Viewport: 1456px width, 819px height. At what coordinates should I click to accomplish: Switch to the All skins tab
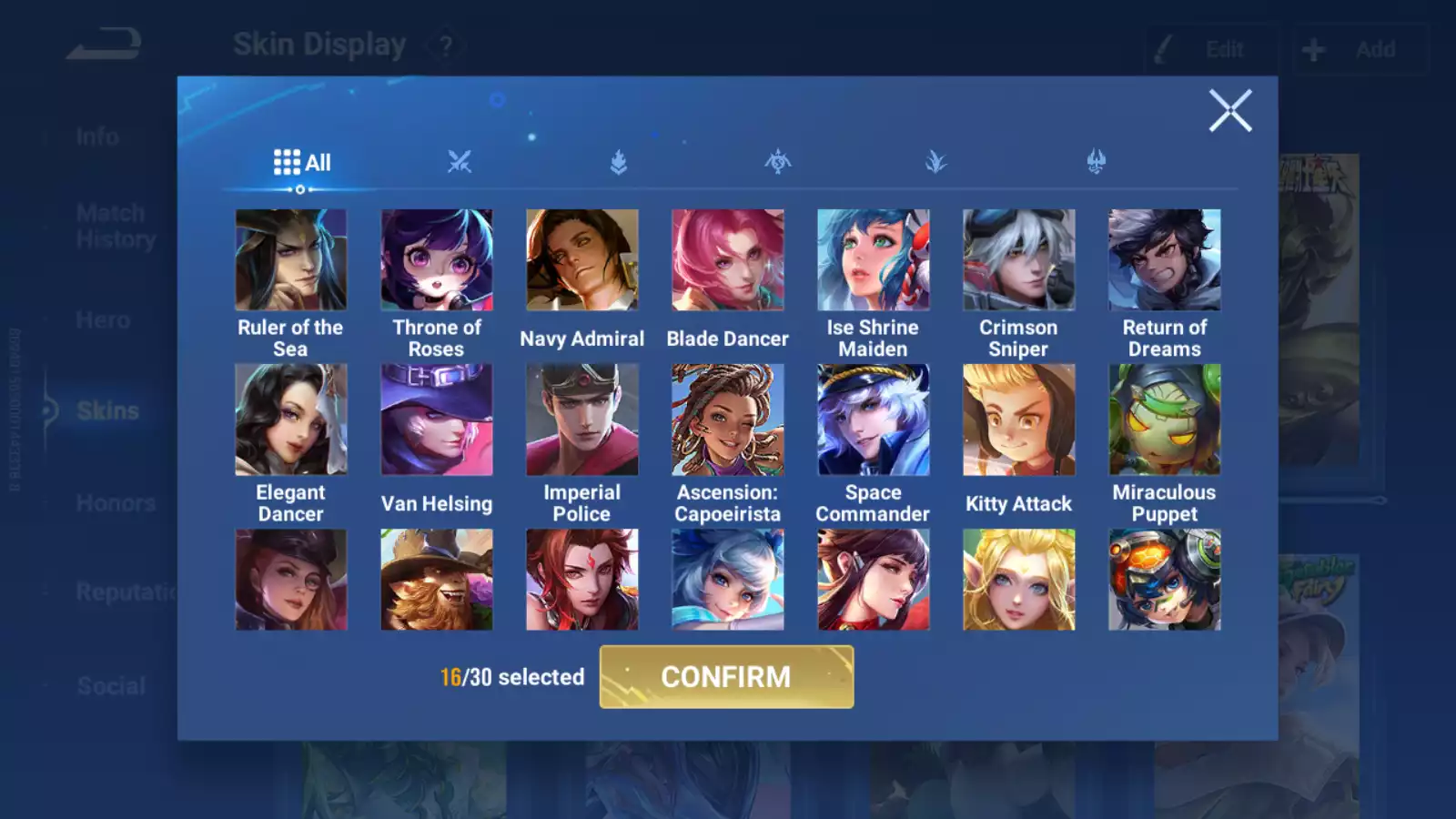[x=302, y=163]
